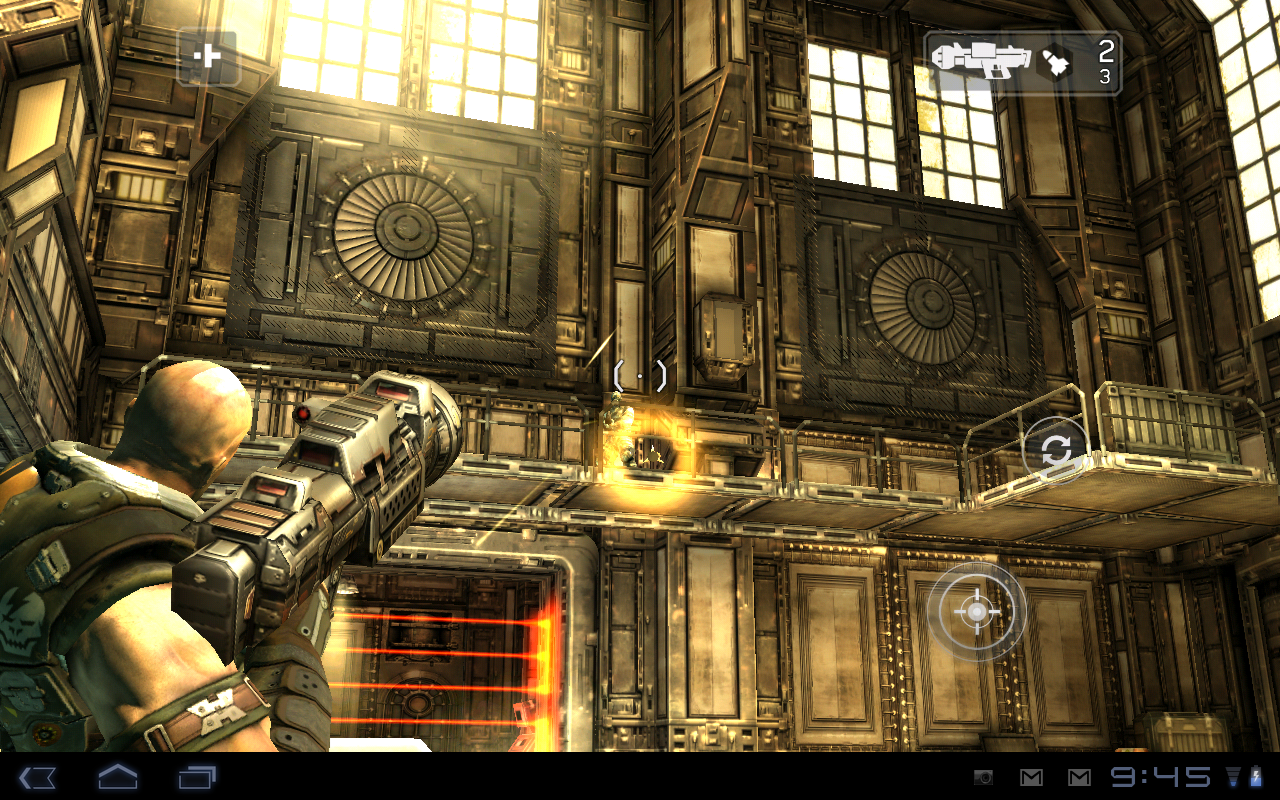
Task: Tap the center aiming crosshair brackets
Action: pyautogui.click(x=639, y=374)
